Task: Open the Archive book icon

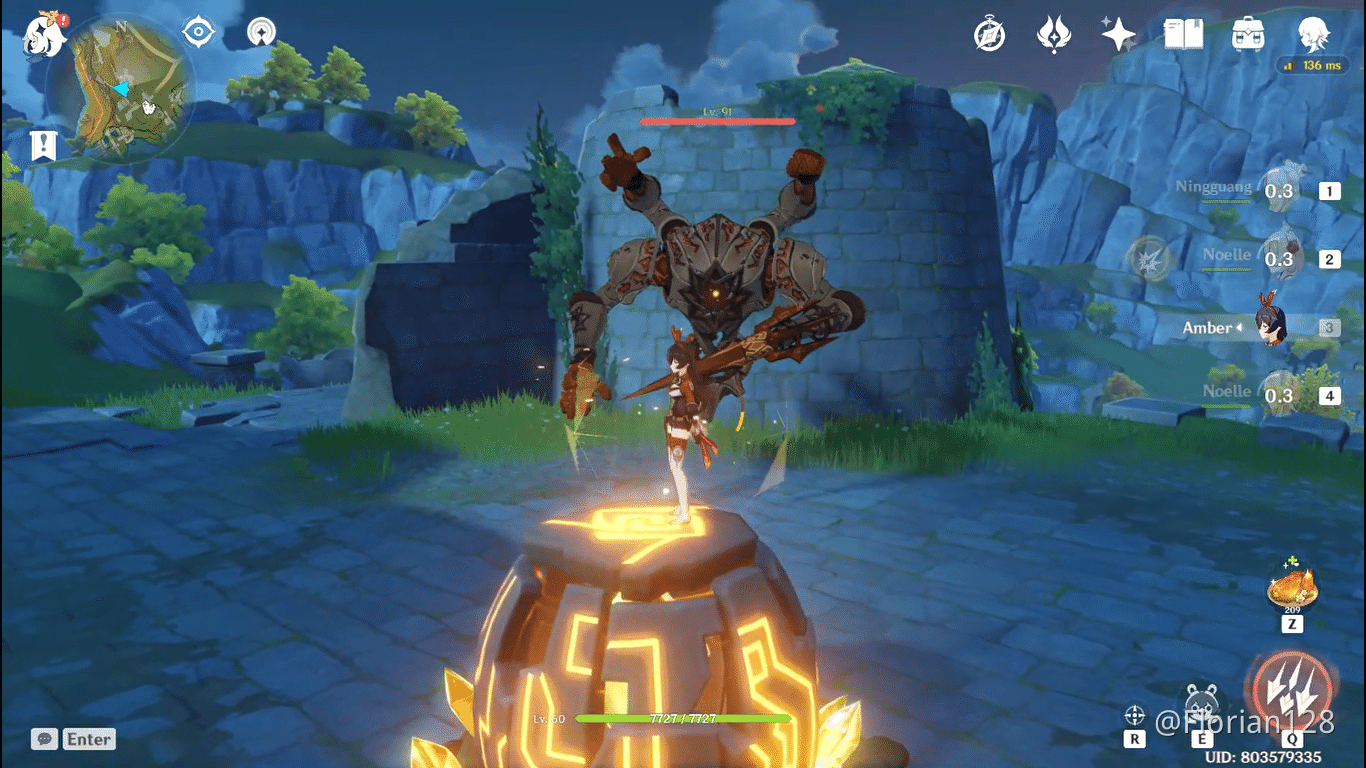Action: [x=1183, y=33]
